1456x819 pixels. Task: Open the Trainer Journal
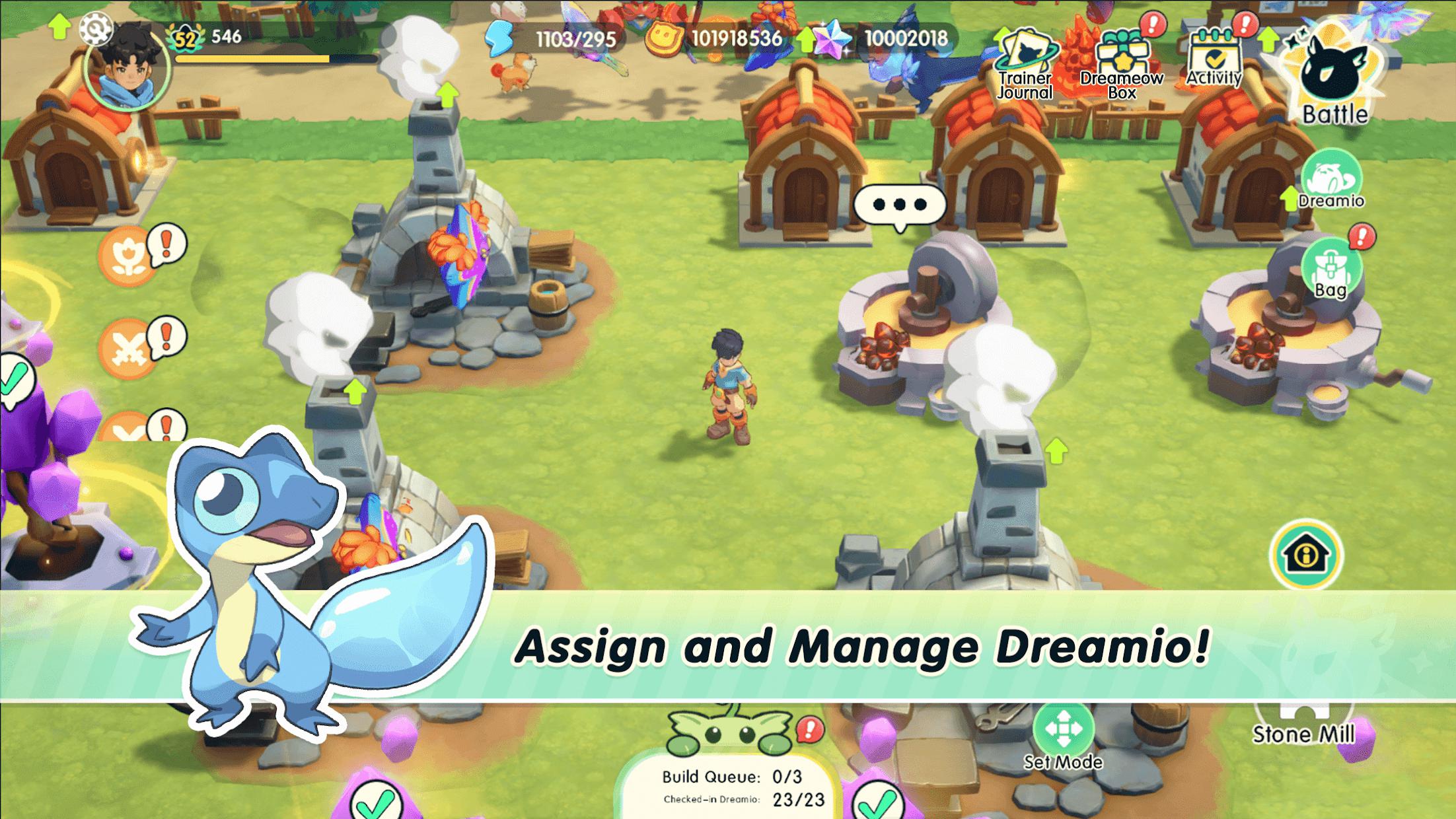pyautogui.click(x=1025, y=64)
